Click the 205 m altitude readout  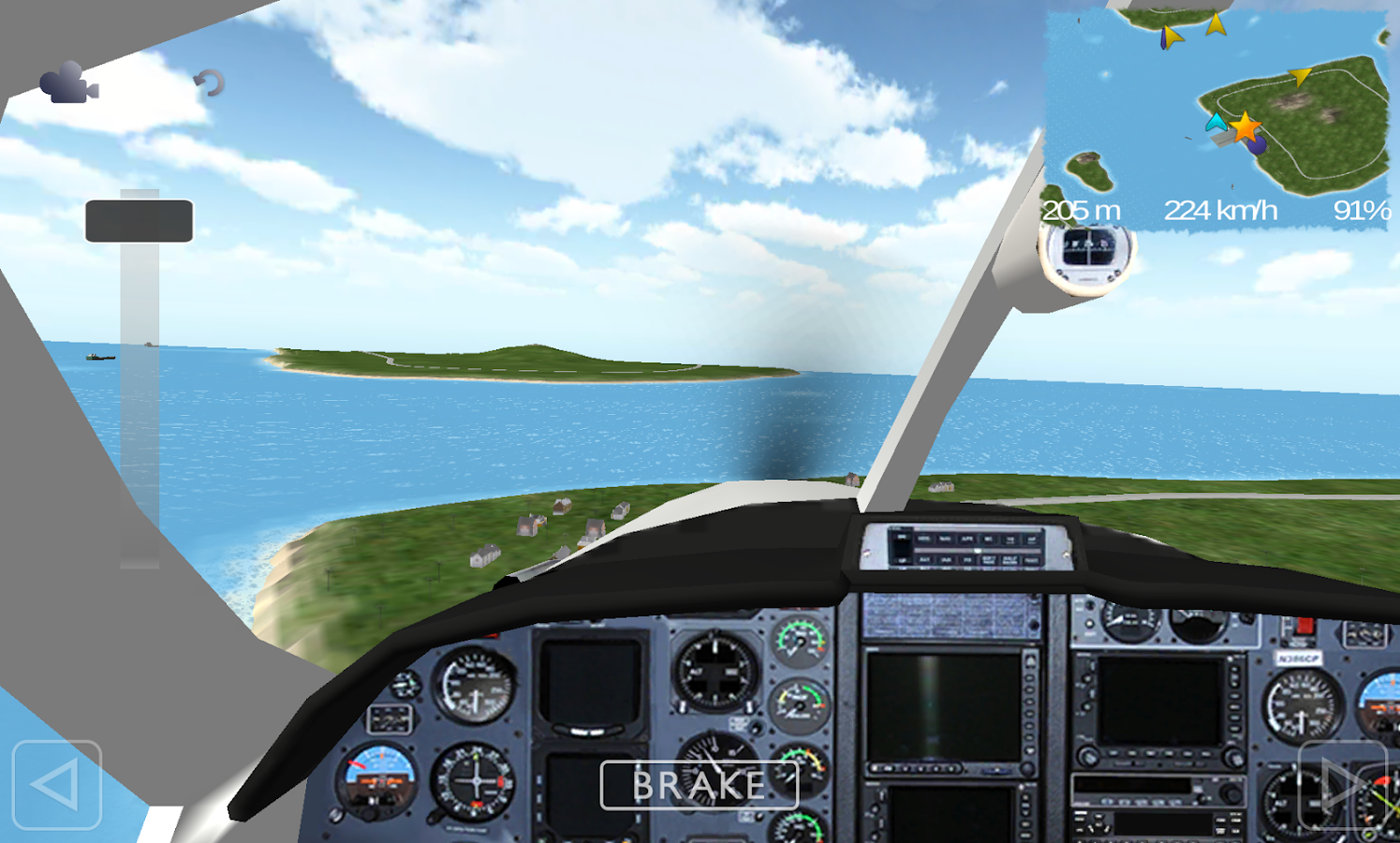(x=1083, y=212)
